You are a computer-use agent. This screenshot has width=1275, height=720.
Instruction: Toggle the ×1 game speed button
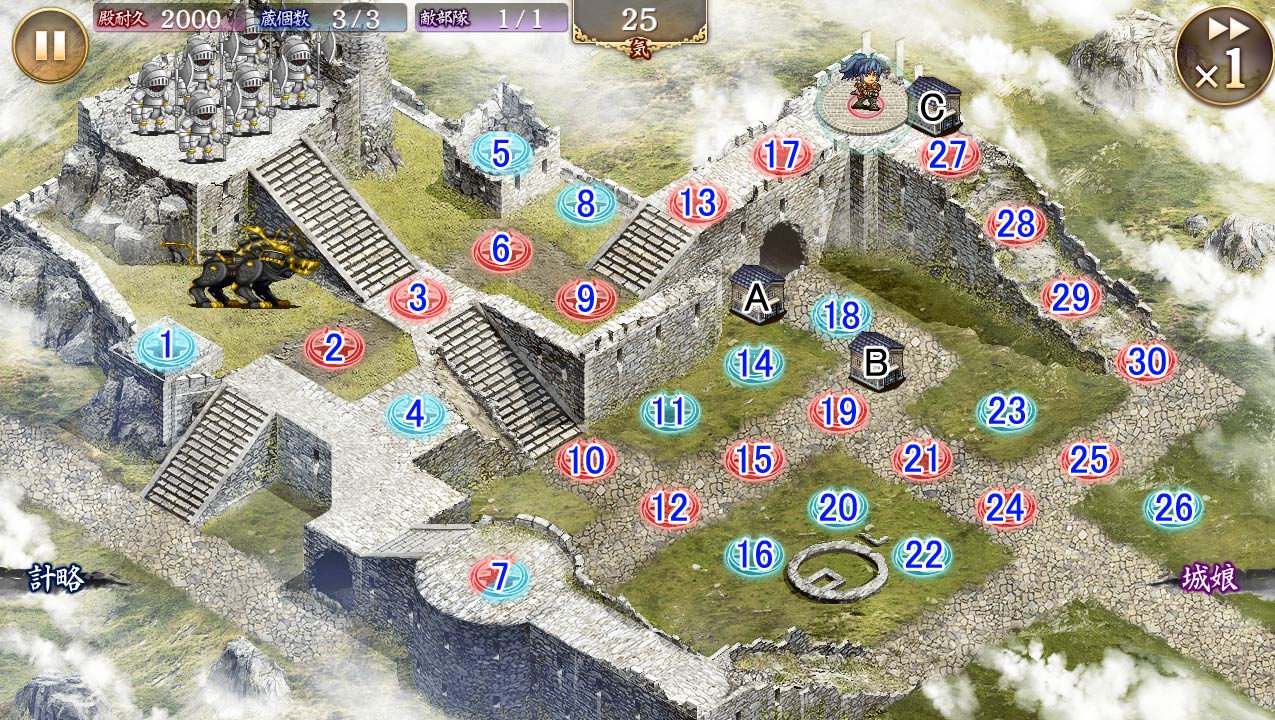click(x=1224, y=55)
